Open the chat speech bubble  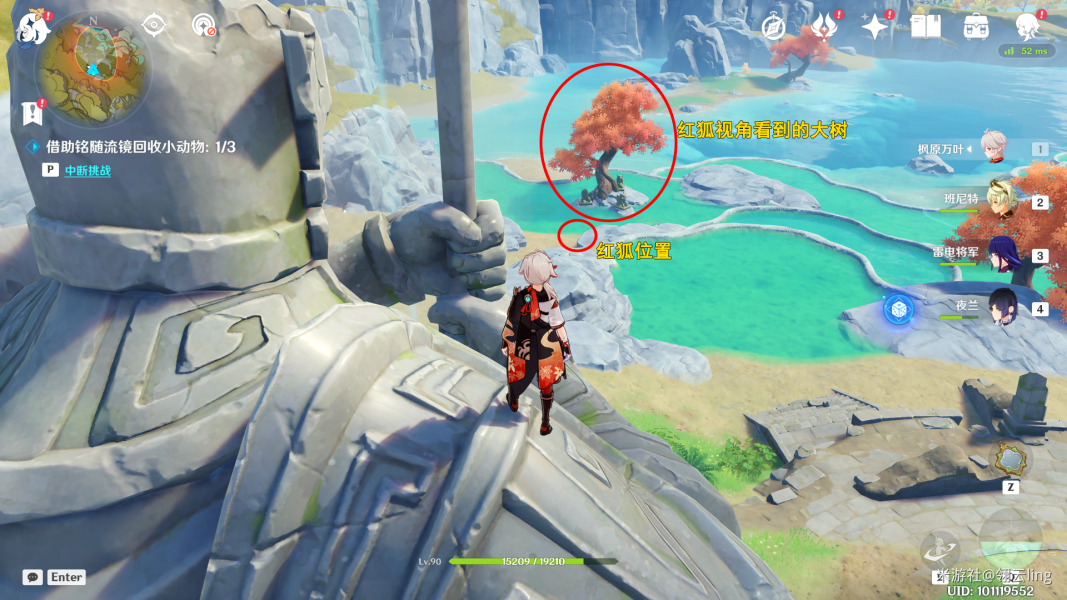point(33,577)
